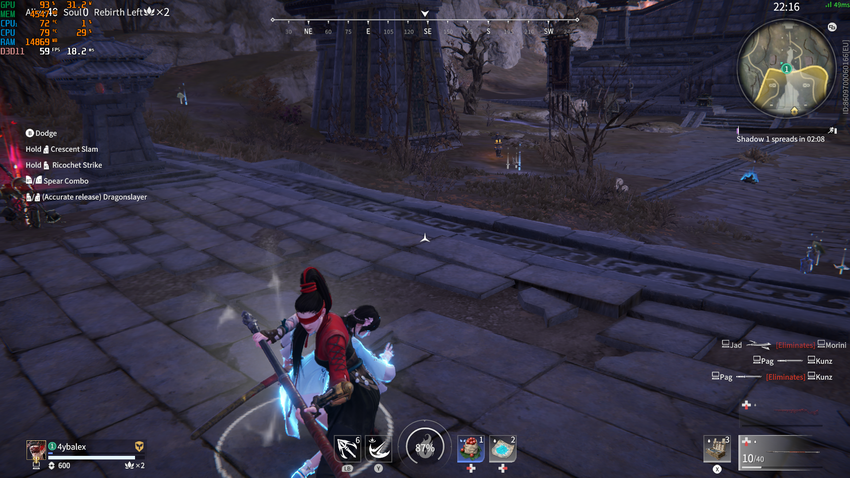850x478 pixels.
Task: Use the red healing item slot
Action: (x=470, y=448)
